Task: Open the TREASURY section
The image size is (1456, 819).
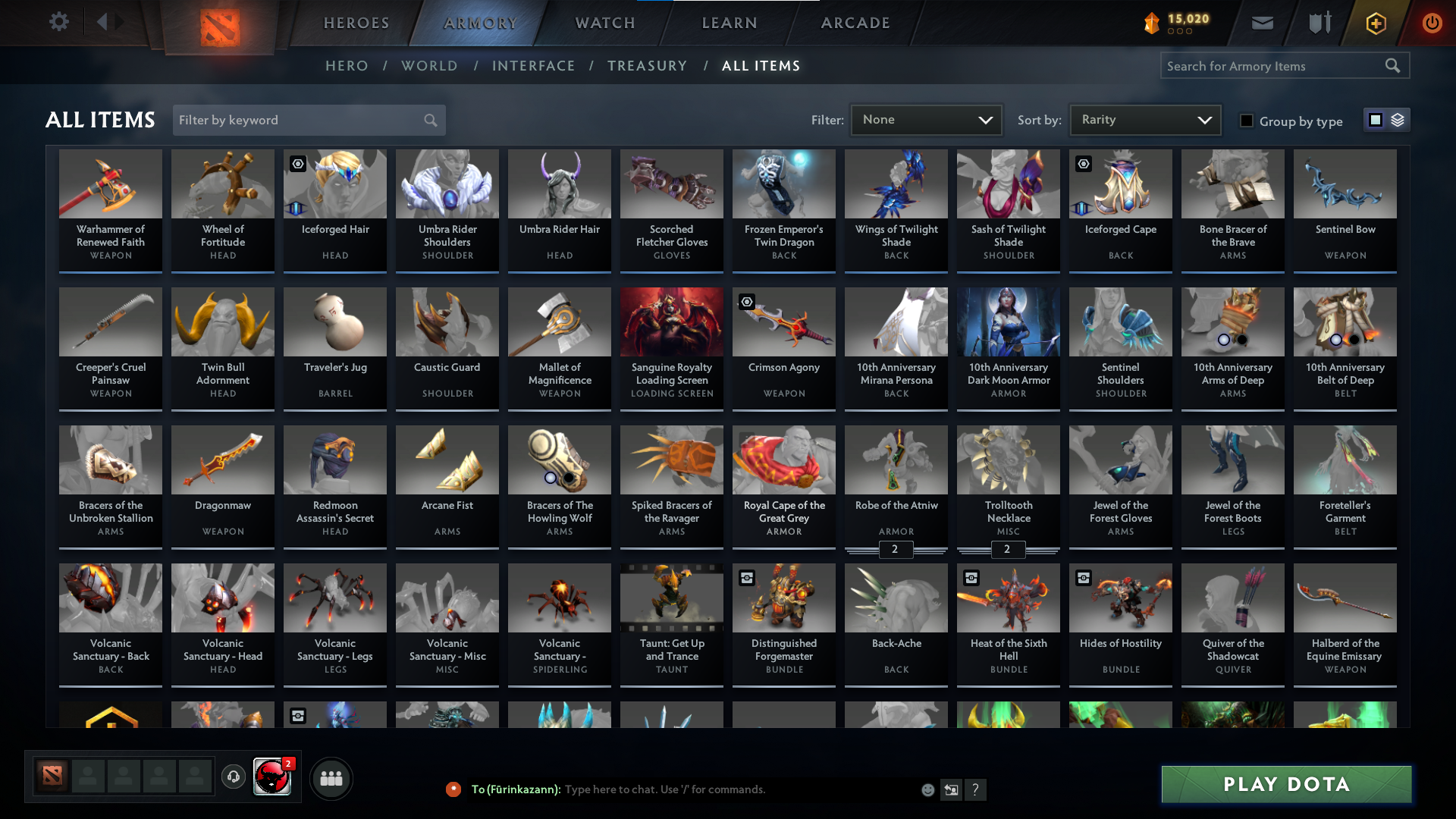Action: point(648,65)
